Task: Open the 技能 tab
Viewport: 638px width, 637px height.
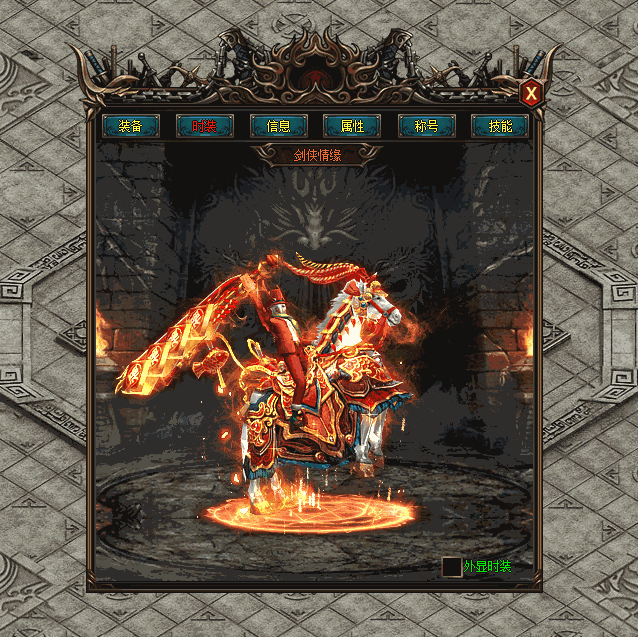Action: coord(501,126)
